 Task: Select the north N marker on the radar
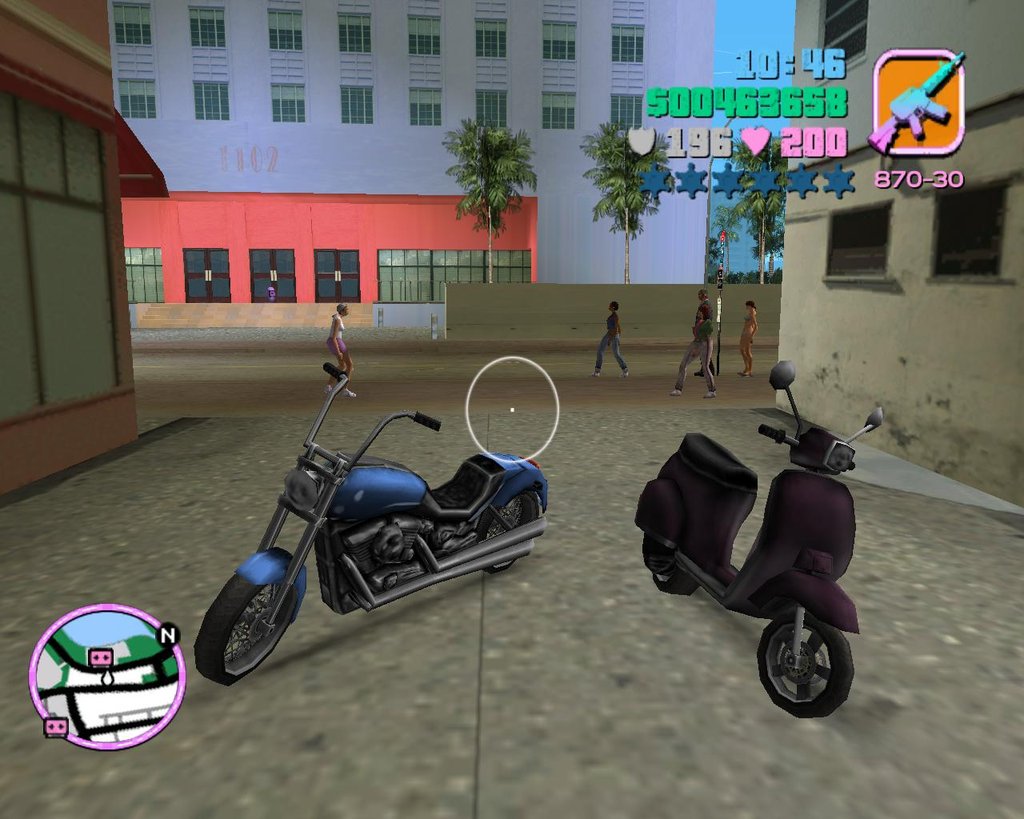(x=168, y=635)
